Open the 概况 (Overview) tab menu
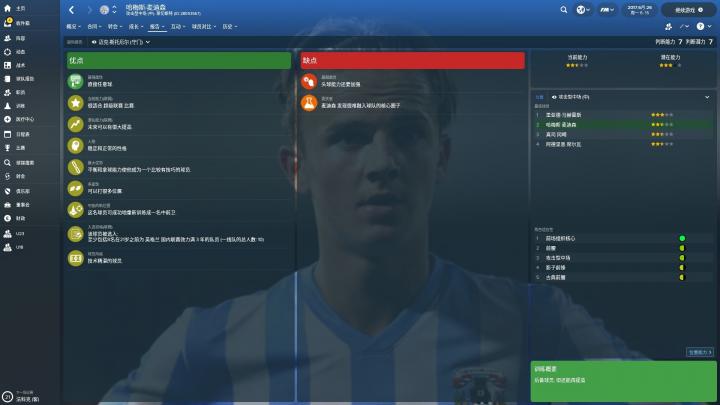Image resolution: width=720 pixels, height=405 pixels. tap(75, 27)
